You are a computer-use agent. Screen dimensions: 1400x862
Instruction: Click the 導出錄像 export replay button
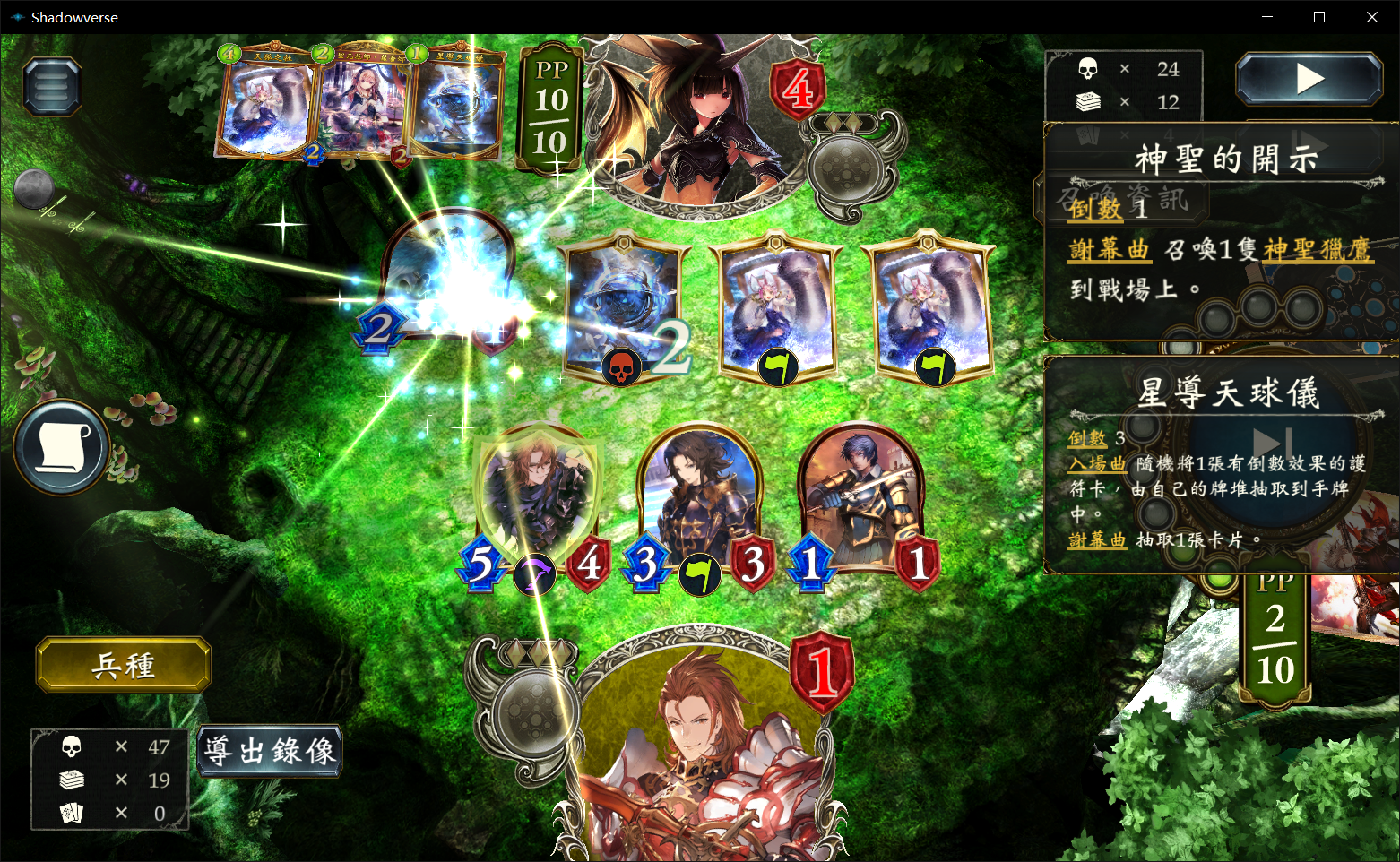coord(270,751)
